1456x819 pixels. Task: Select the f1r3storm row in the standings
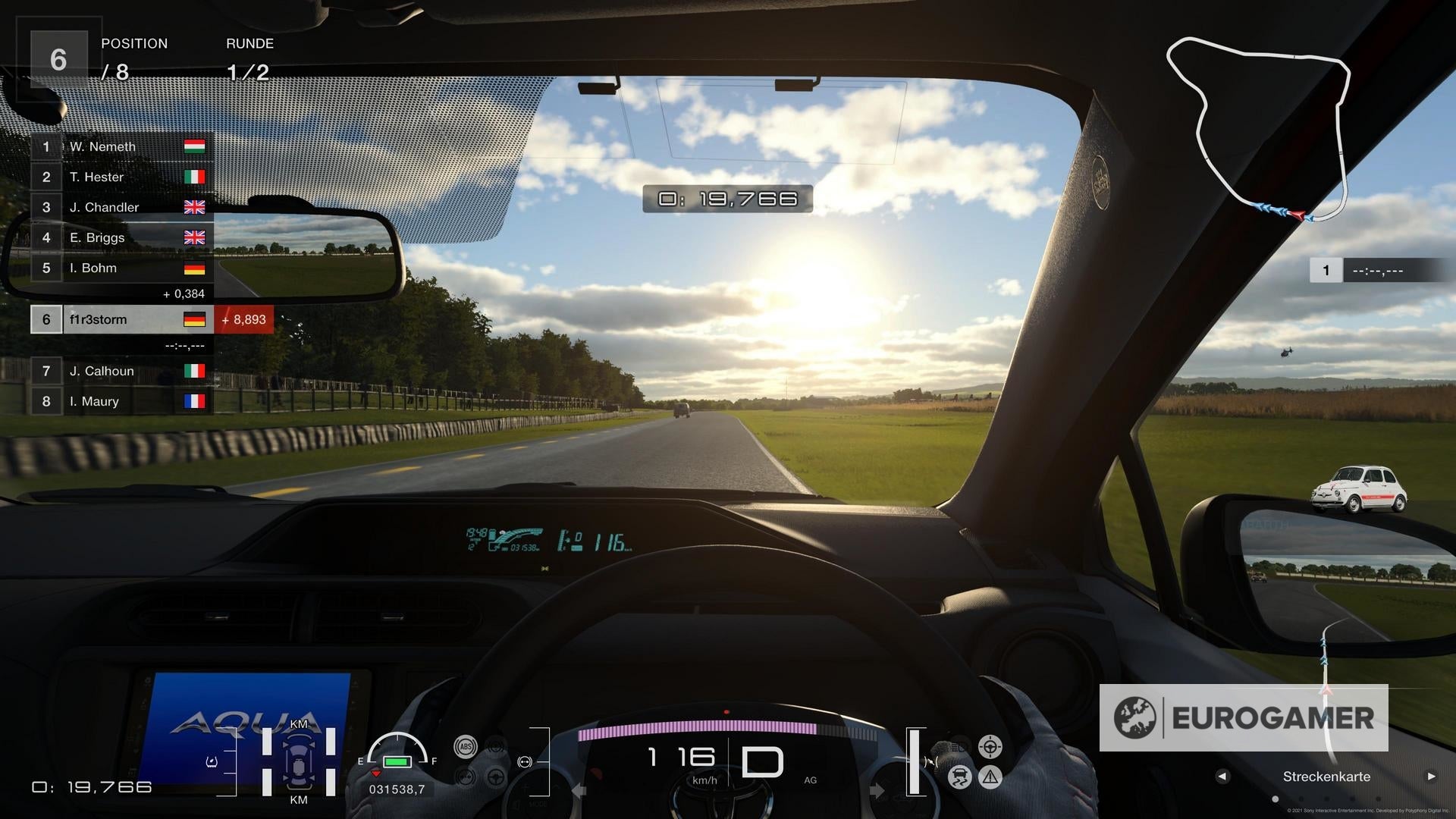(121, 319)
